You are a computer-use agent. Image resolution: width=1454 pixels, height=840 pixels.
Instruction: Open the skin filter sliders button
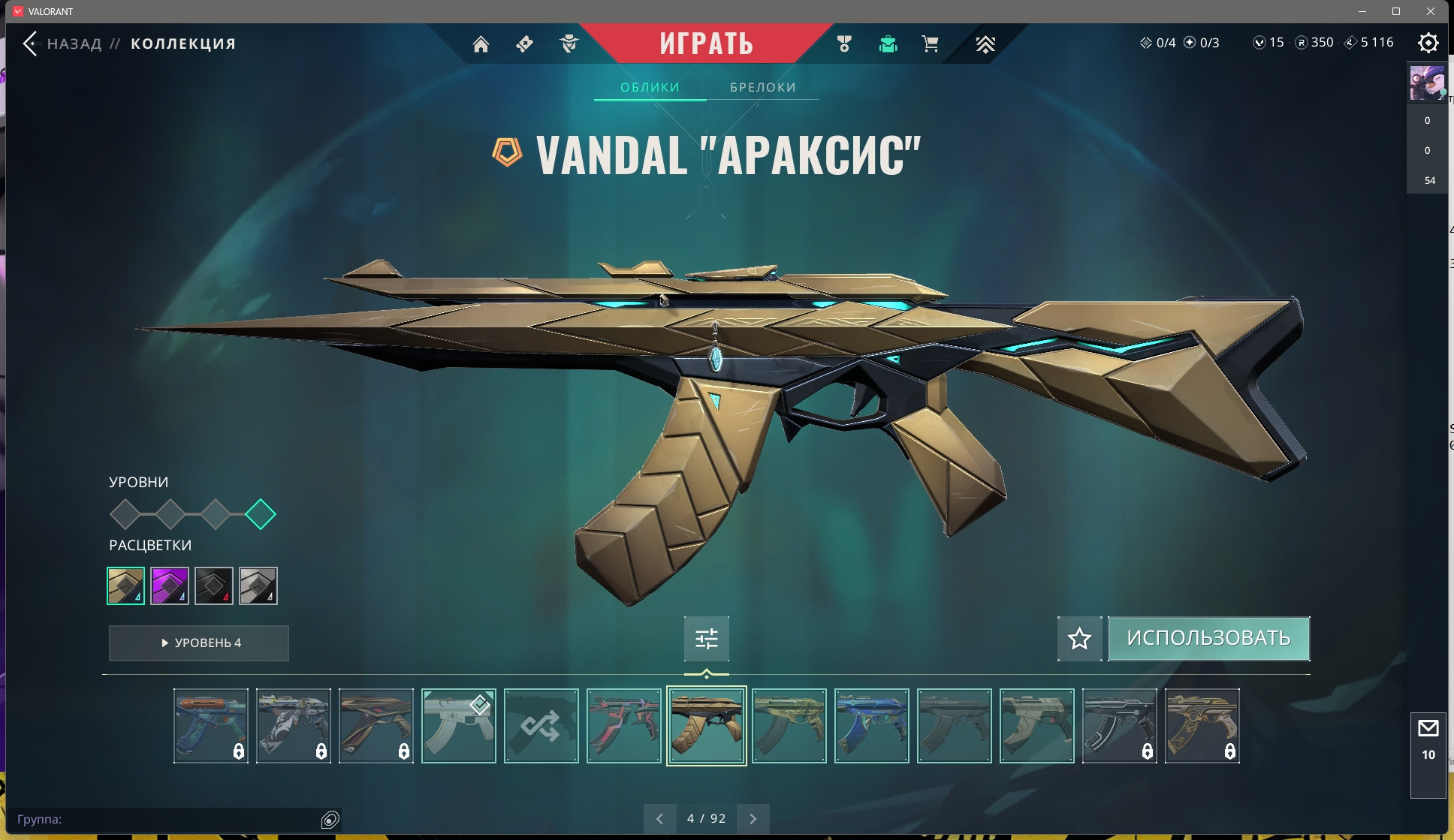[706, 639]
